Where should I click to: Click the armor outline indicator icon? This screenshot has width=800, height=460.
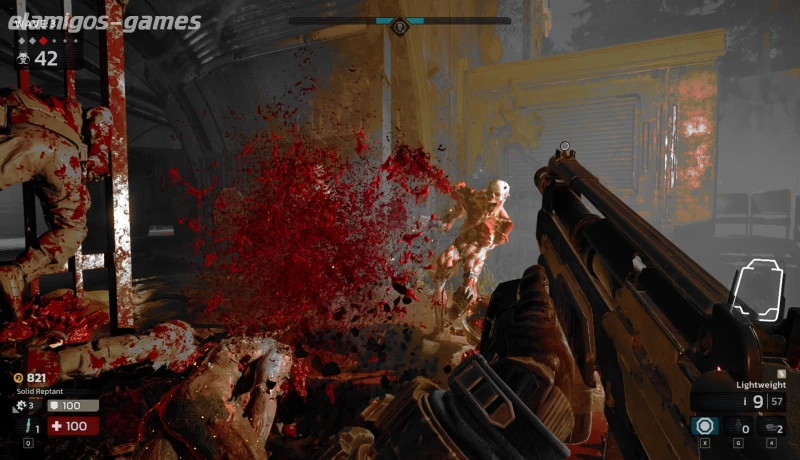click(x=756, y=292)
